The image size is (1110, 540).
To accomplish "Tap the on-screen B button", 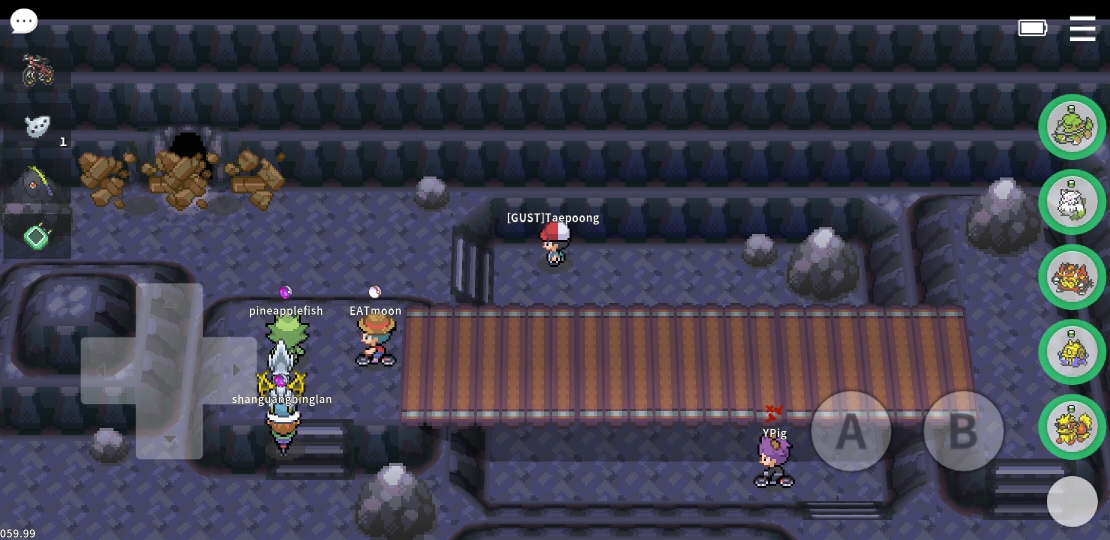I will pos(963,431).
